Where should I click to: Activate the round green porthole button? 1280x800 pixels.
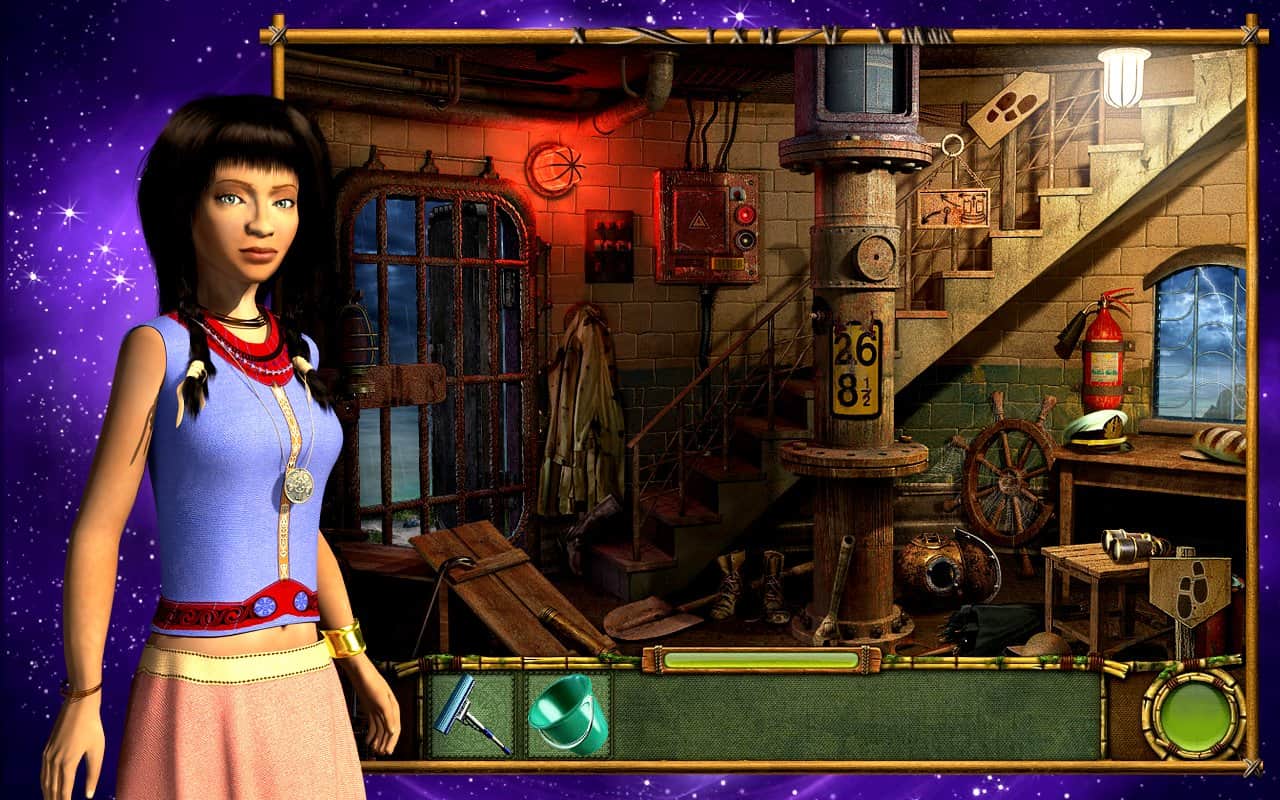[1194, 714]
